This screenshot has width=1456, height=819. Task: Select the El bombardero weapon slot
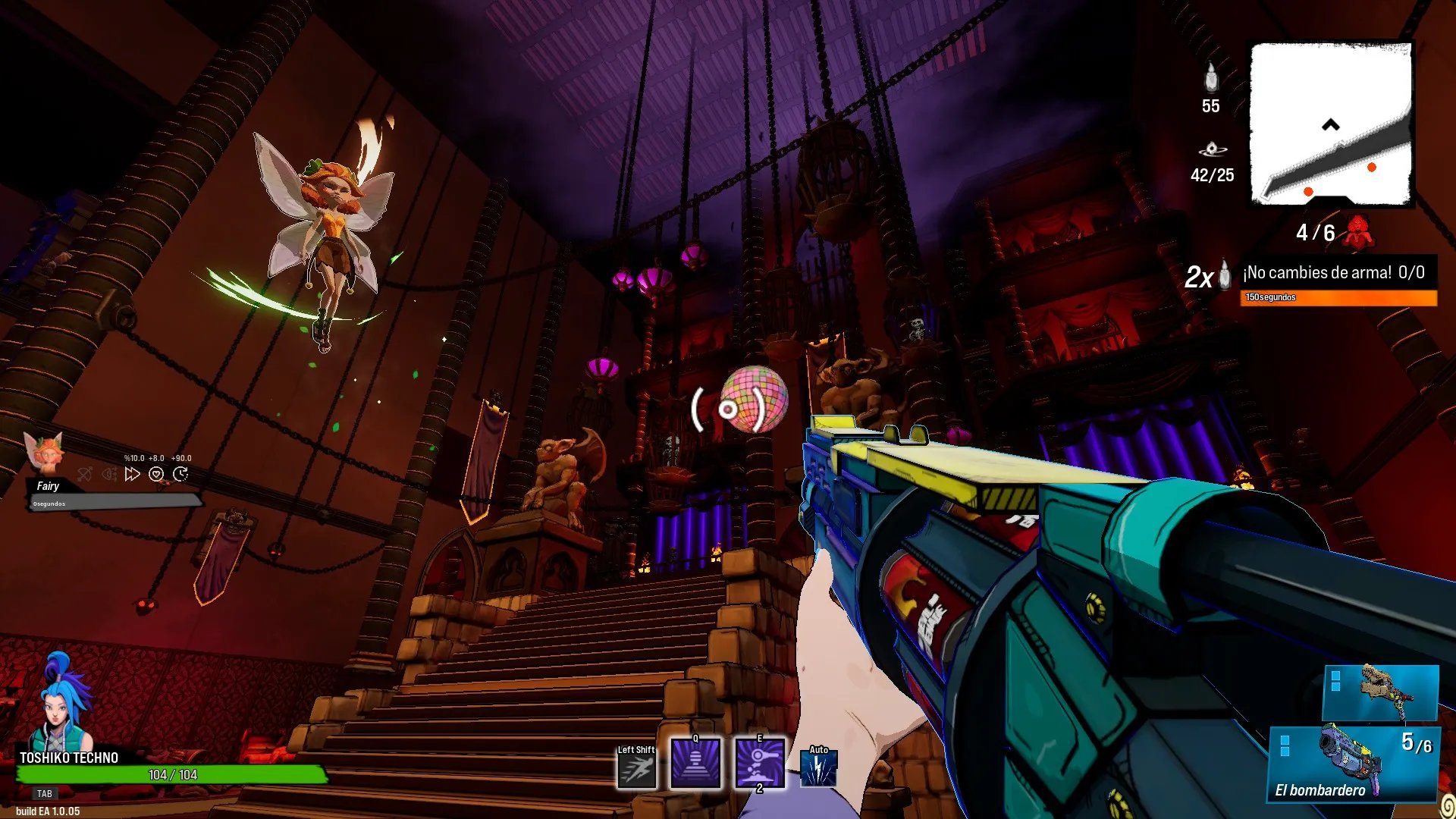tap(1353, 763)
